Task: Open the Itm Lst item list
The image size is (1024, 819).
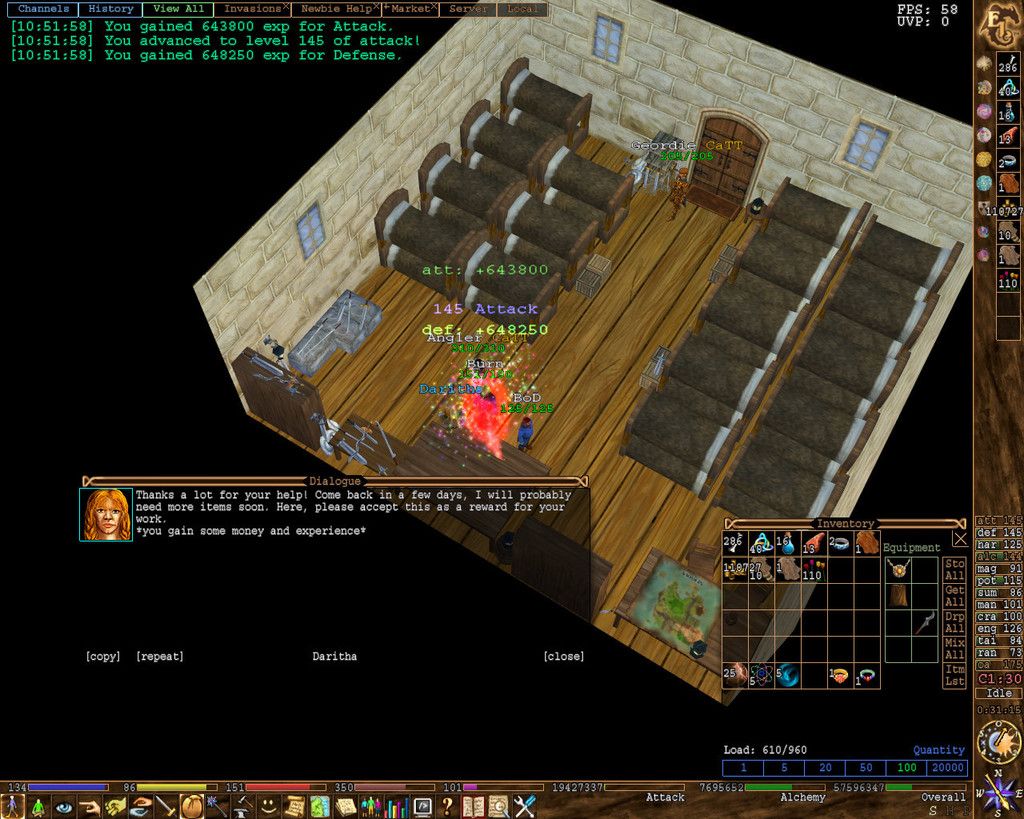Action: (x=955, y=675)
